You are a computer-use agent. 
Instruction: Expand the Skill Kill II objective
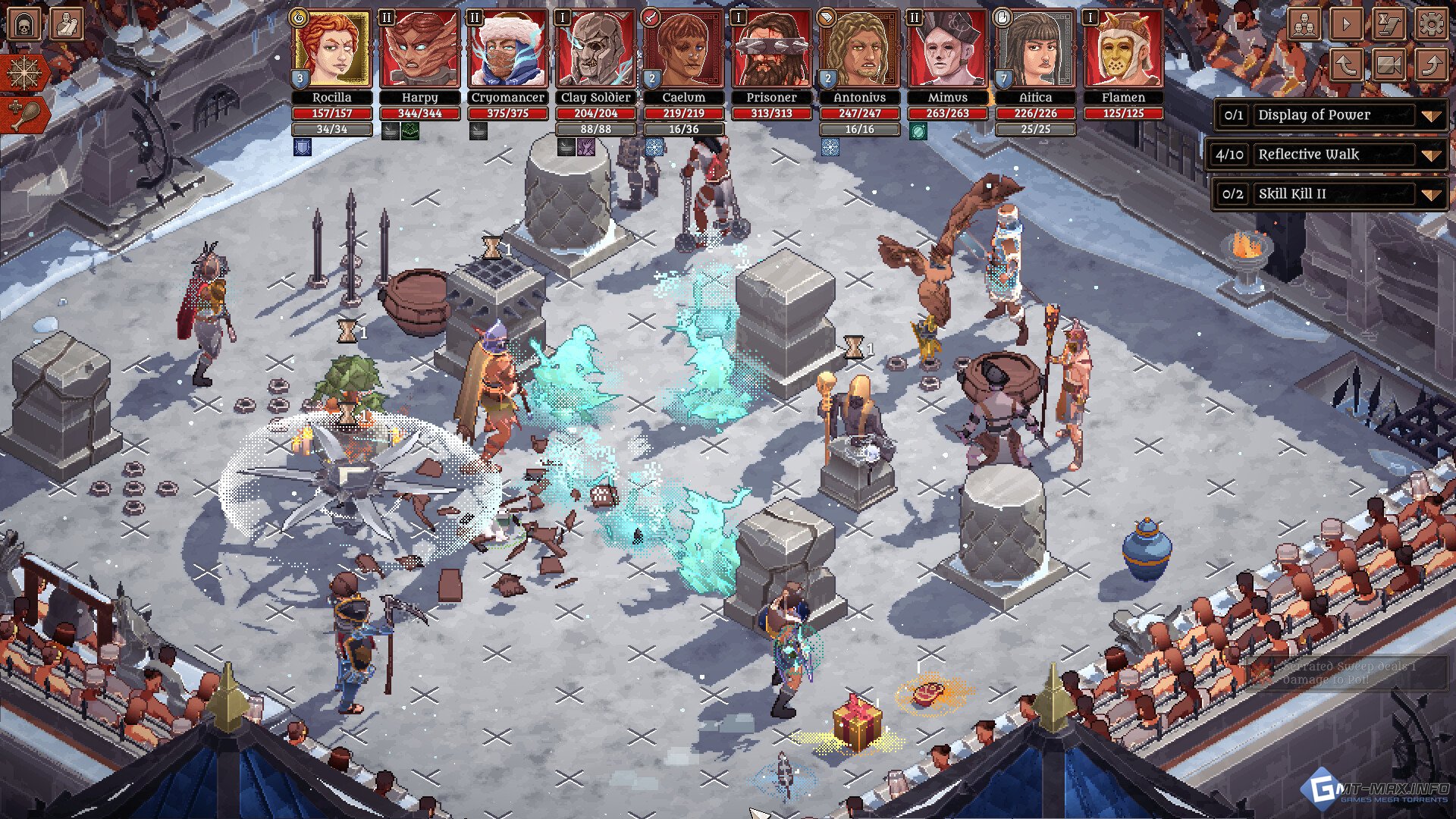click(x=1430, y=194)
